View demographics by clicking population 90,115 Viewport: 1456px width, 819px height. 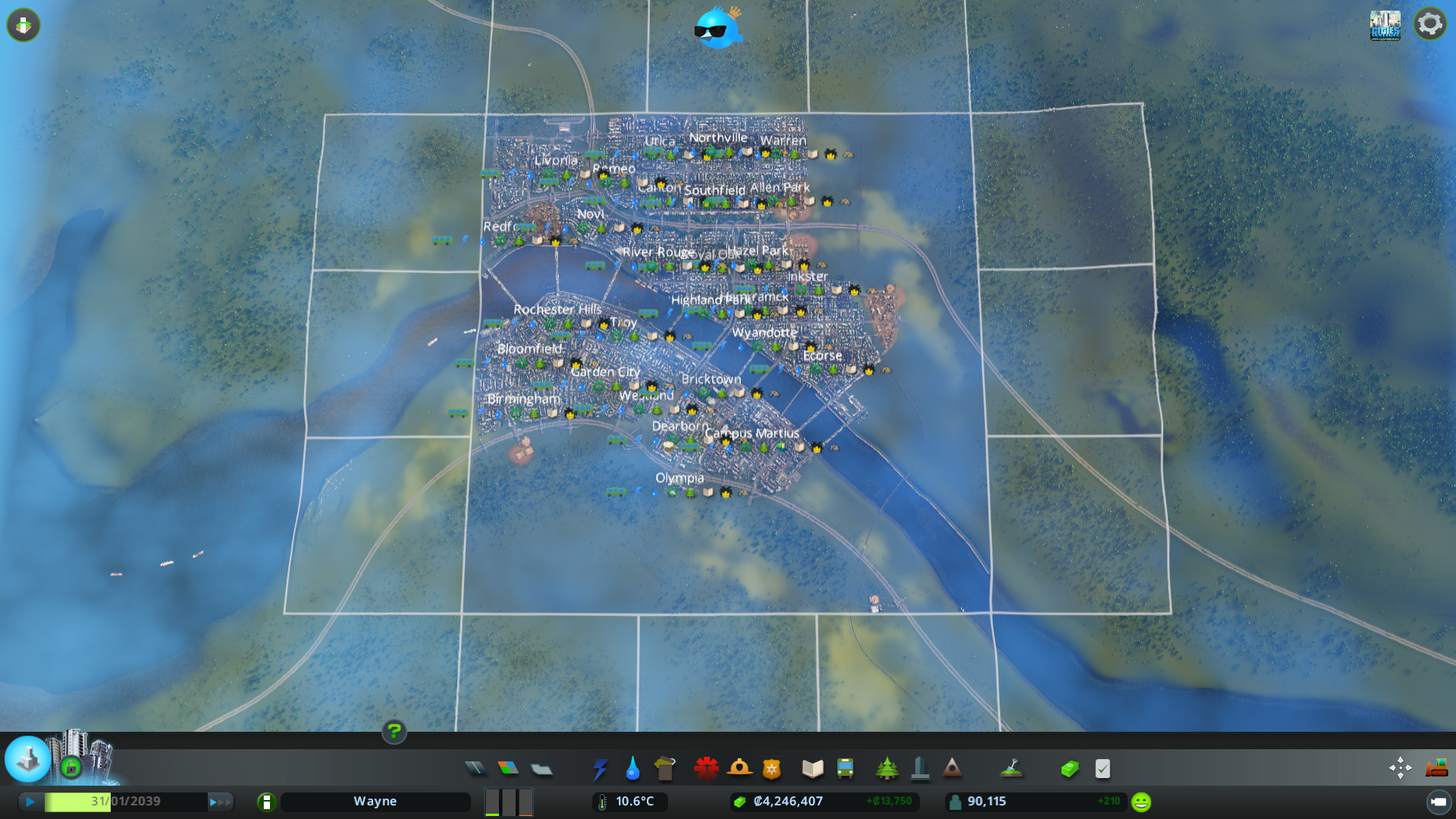(x=986, y=801)
